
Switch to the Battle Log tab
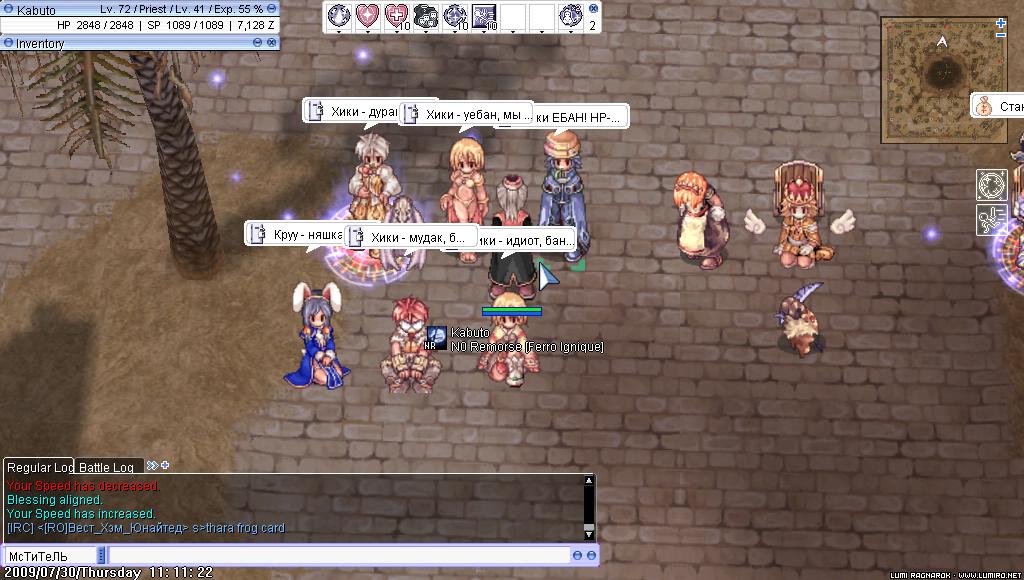click(x=106, y=467)
